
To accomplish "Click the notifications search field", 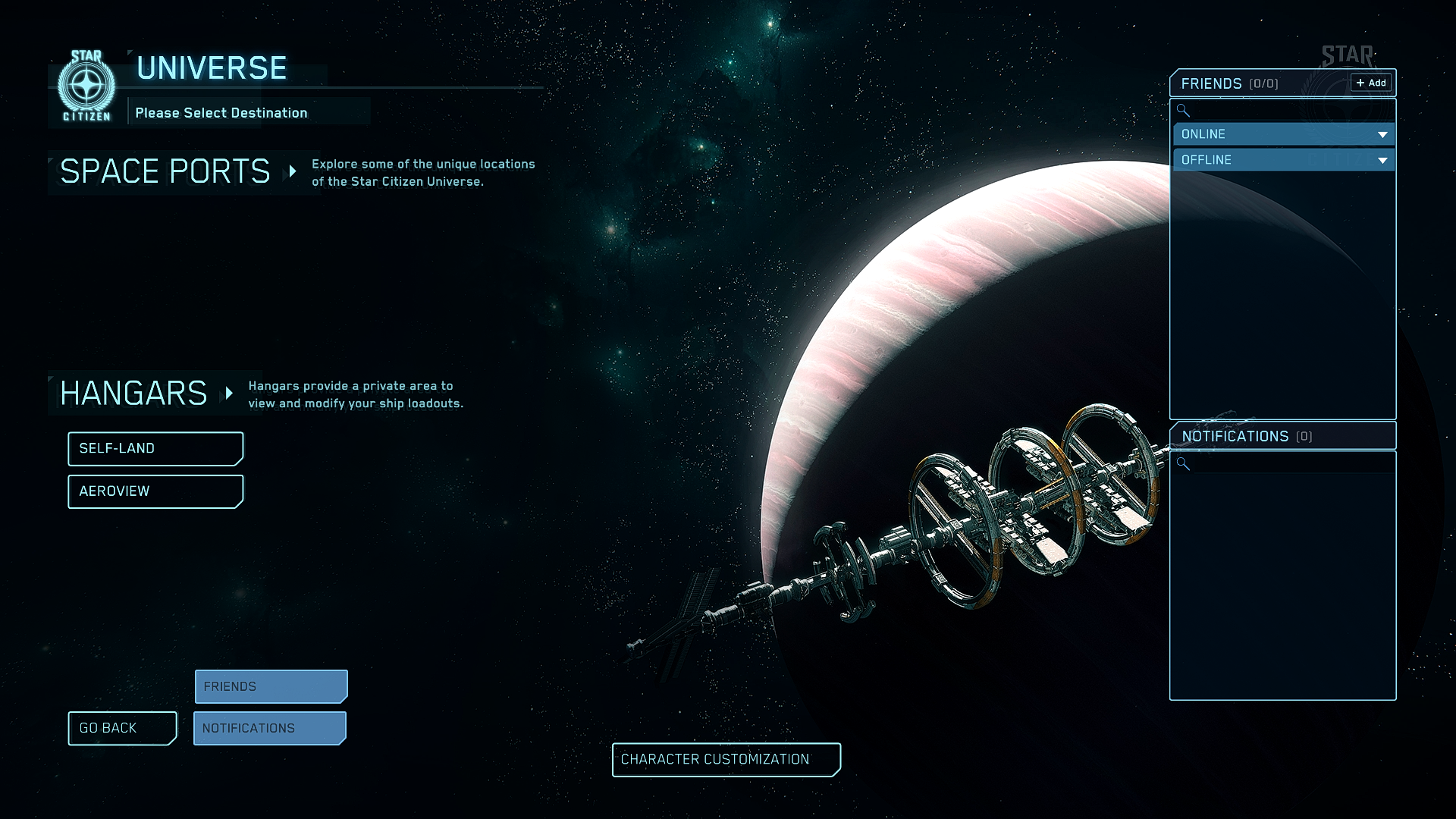I will click(x=1289, y=463).
